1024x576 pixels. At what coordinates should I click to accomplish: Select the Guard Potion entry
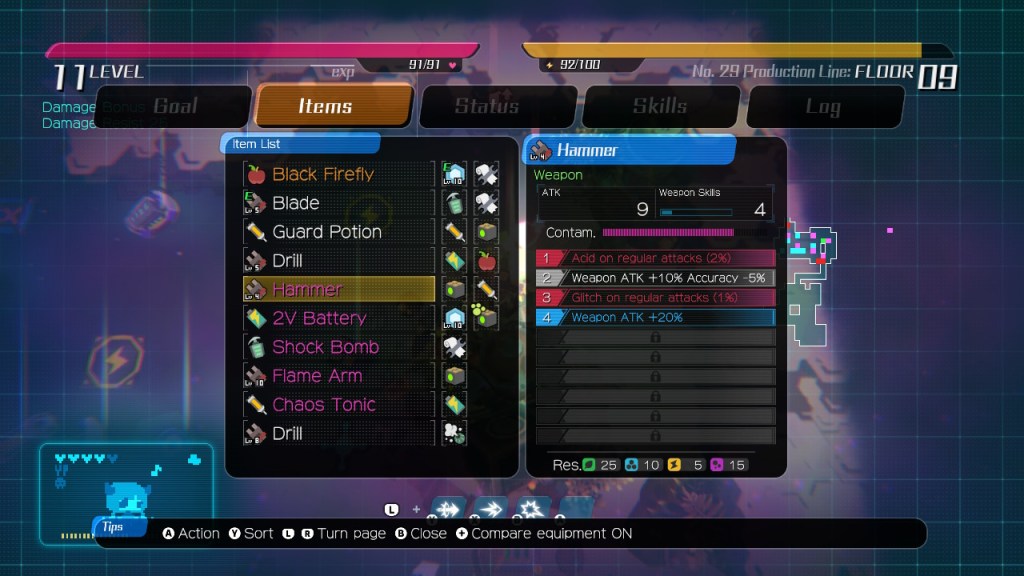[x=339, y=232]
